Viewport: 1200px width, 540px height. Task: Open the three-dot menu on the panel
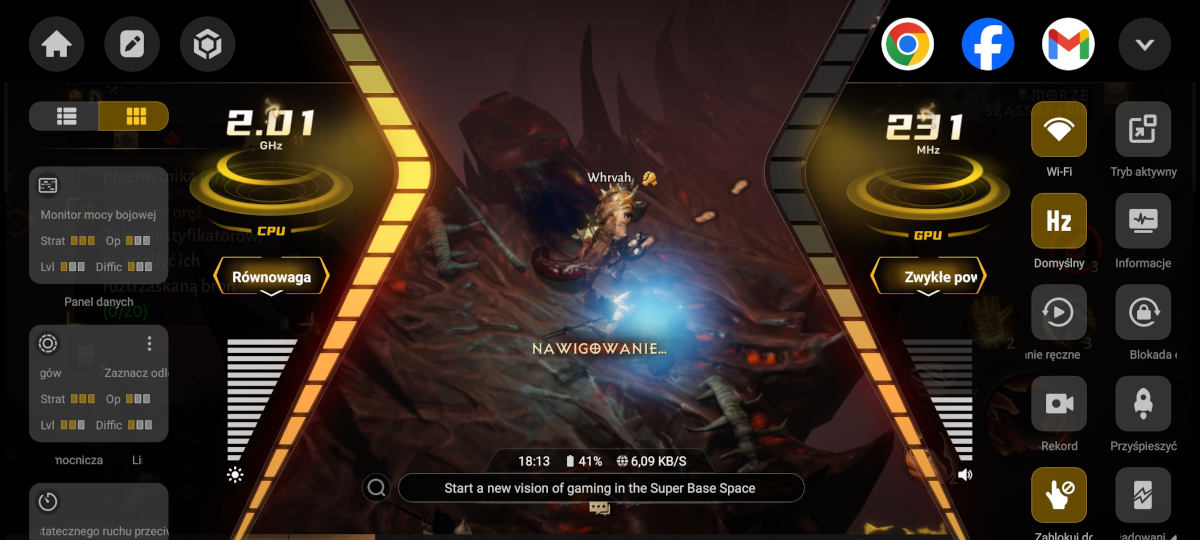(150, 344)
